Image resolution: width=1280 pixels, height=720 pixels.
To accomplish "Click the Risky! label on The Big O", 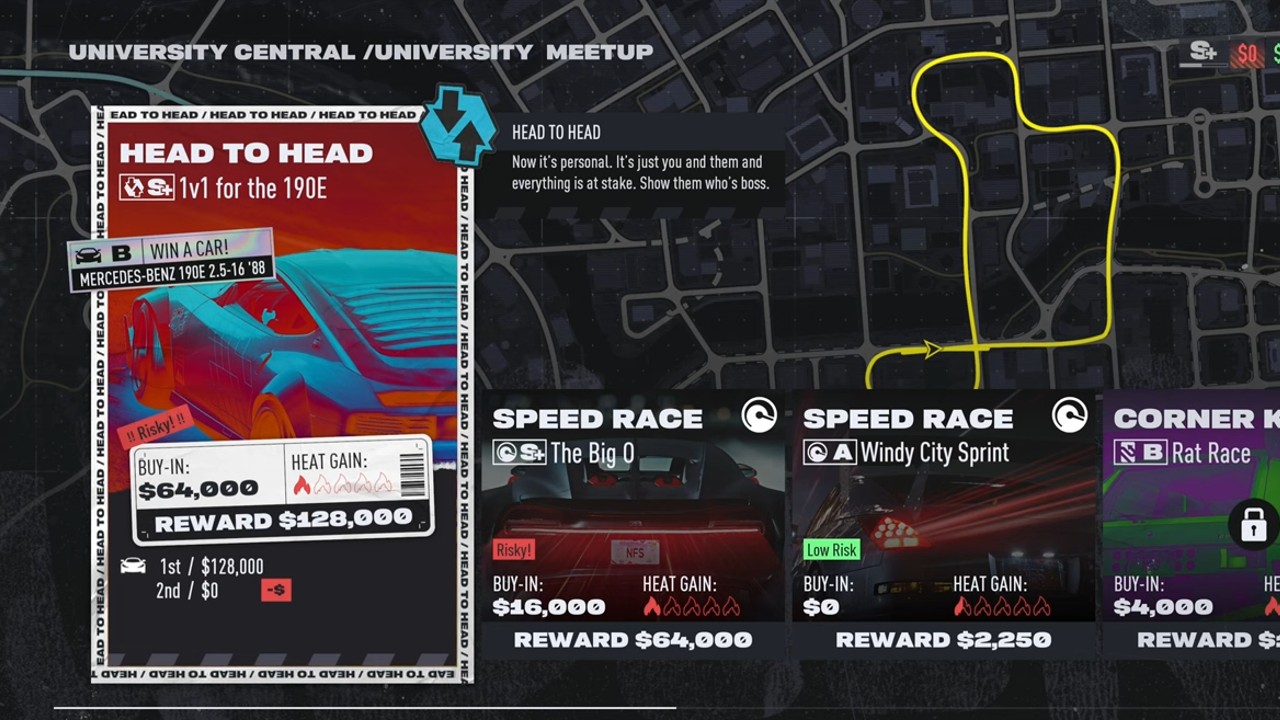I will [513, 550].
